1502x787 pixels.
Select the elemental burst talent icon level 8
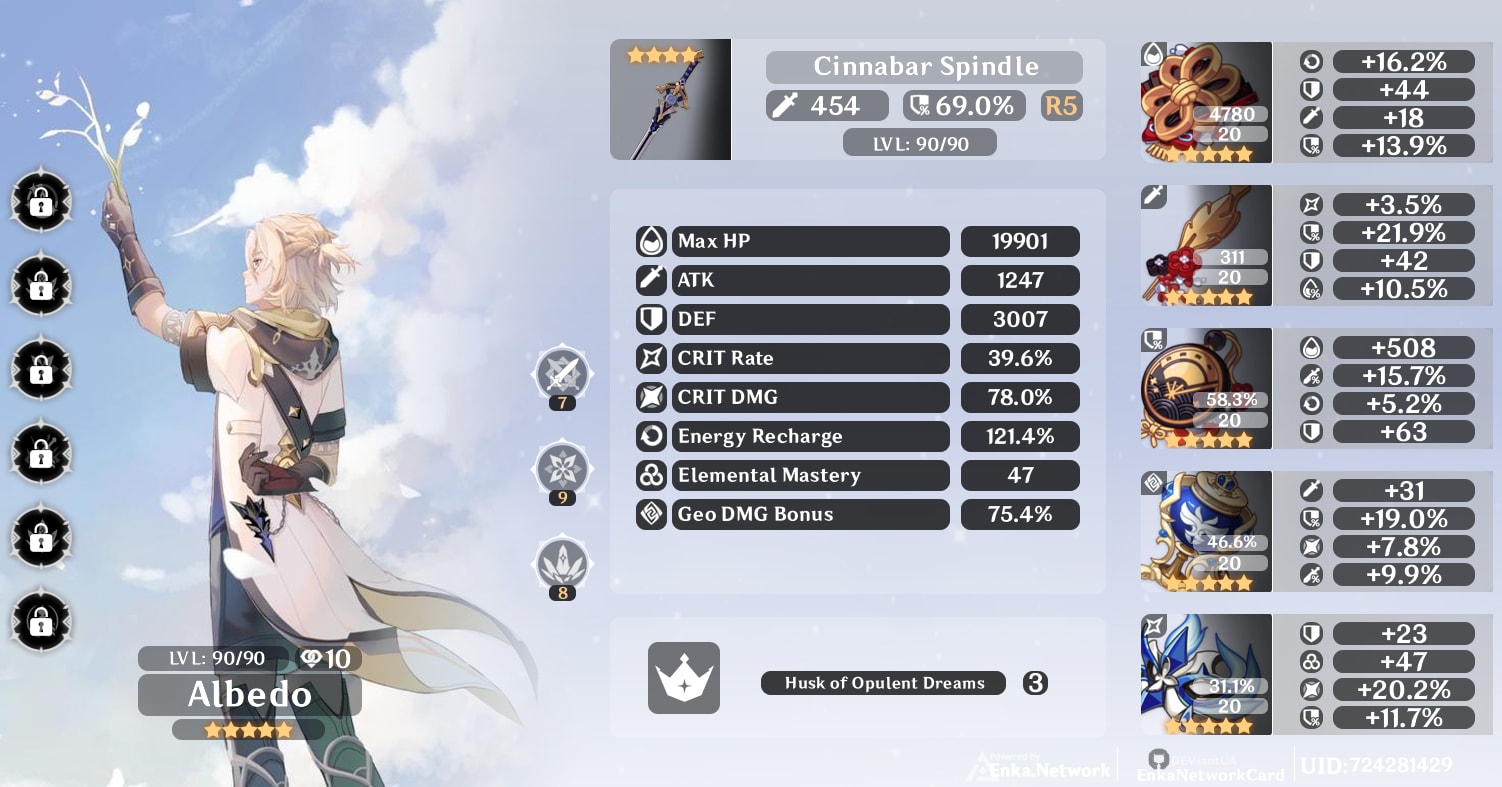pyautogui.click(x=562, y=563)
